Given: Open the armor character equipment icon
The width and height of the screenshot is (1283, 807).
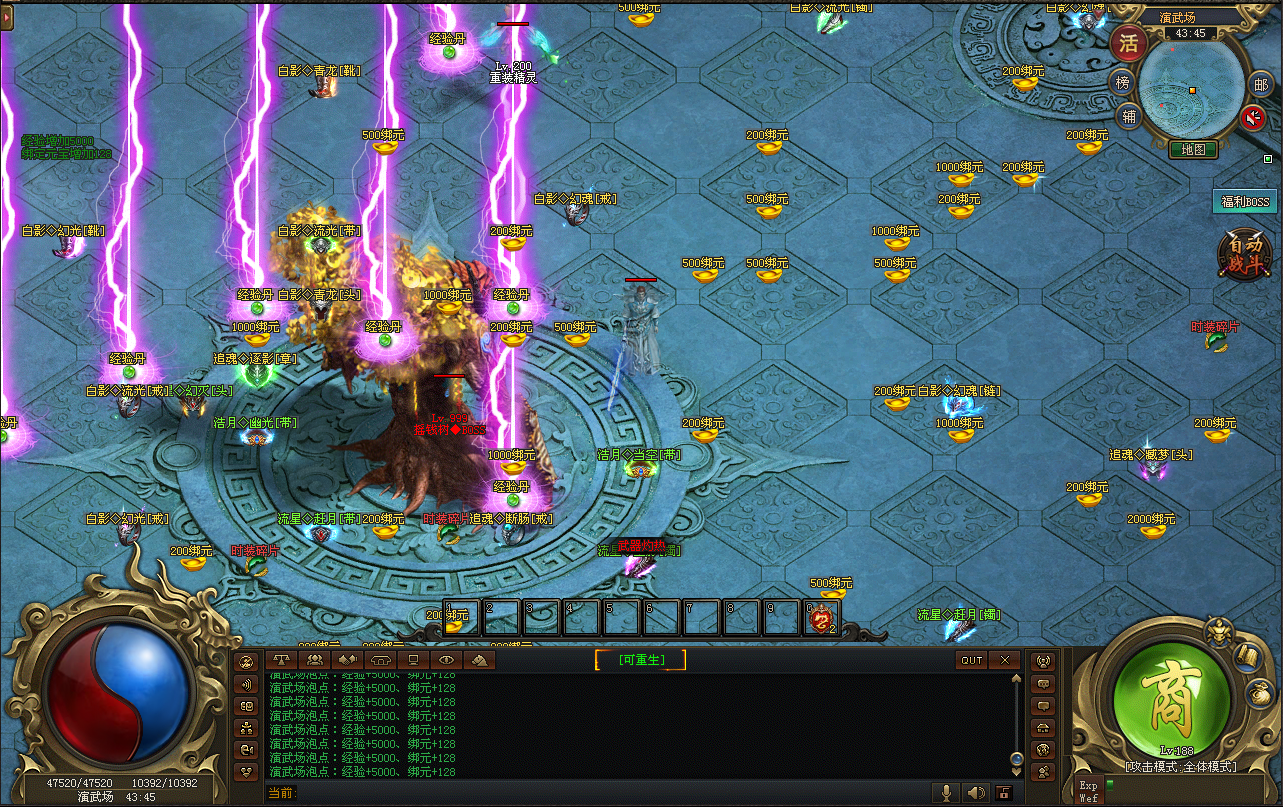Looking at the screenshot, I should tap(1219, 632).
